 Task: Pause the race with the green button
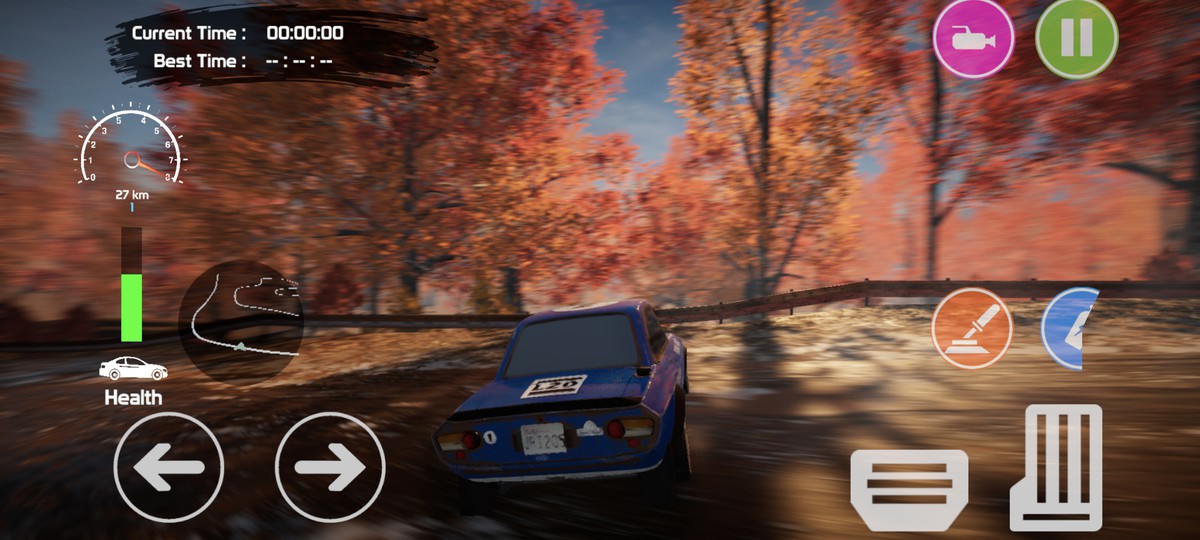1076,39
